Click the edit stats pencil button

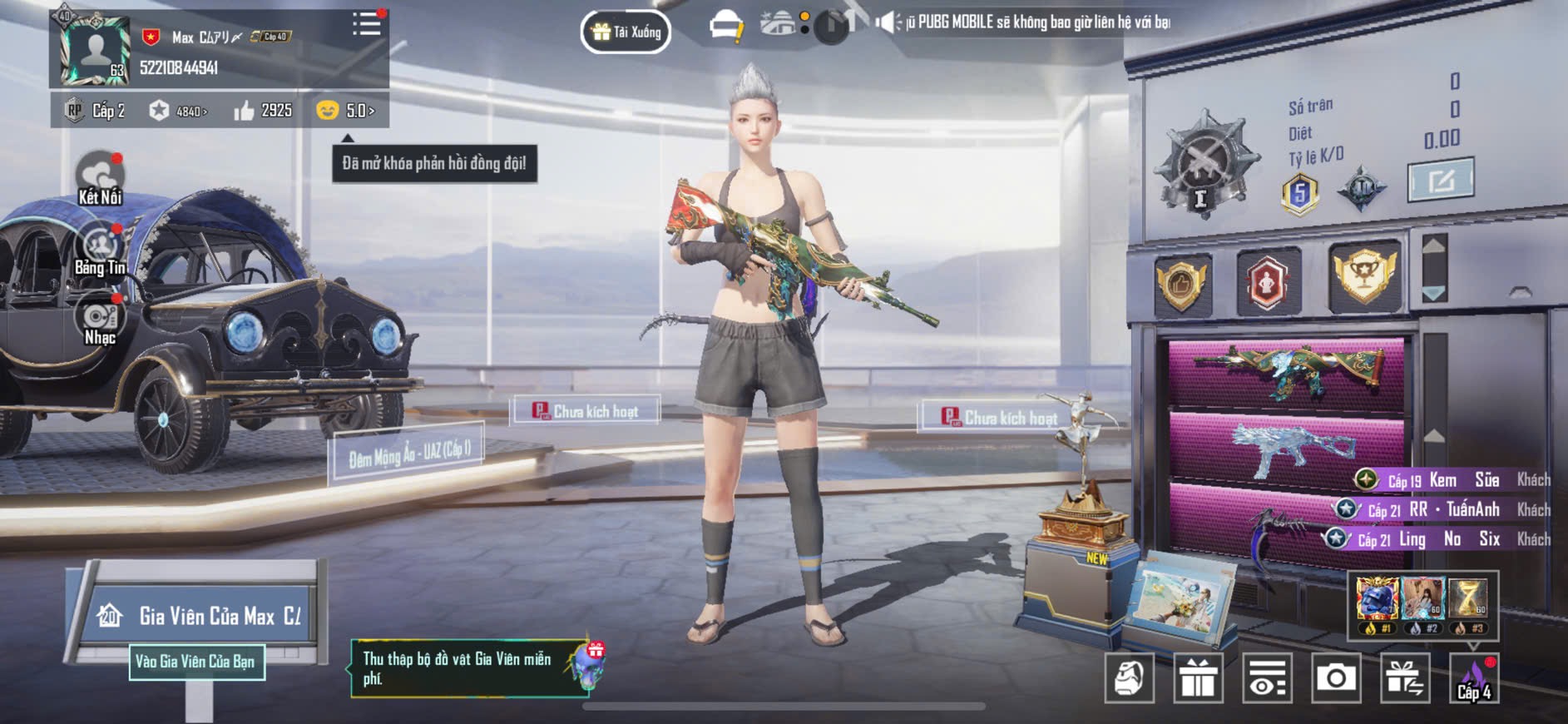1440,180
